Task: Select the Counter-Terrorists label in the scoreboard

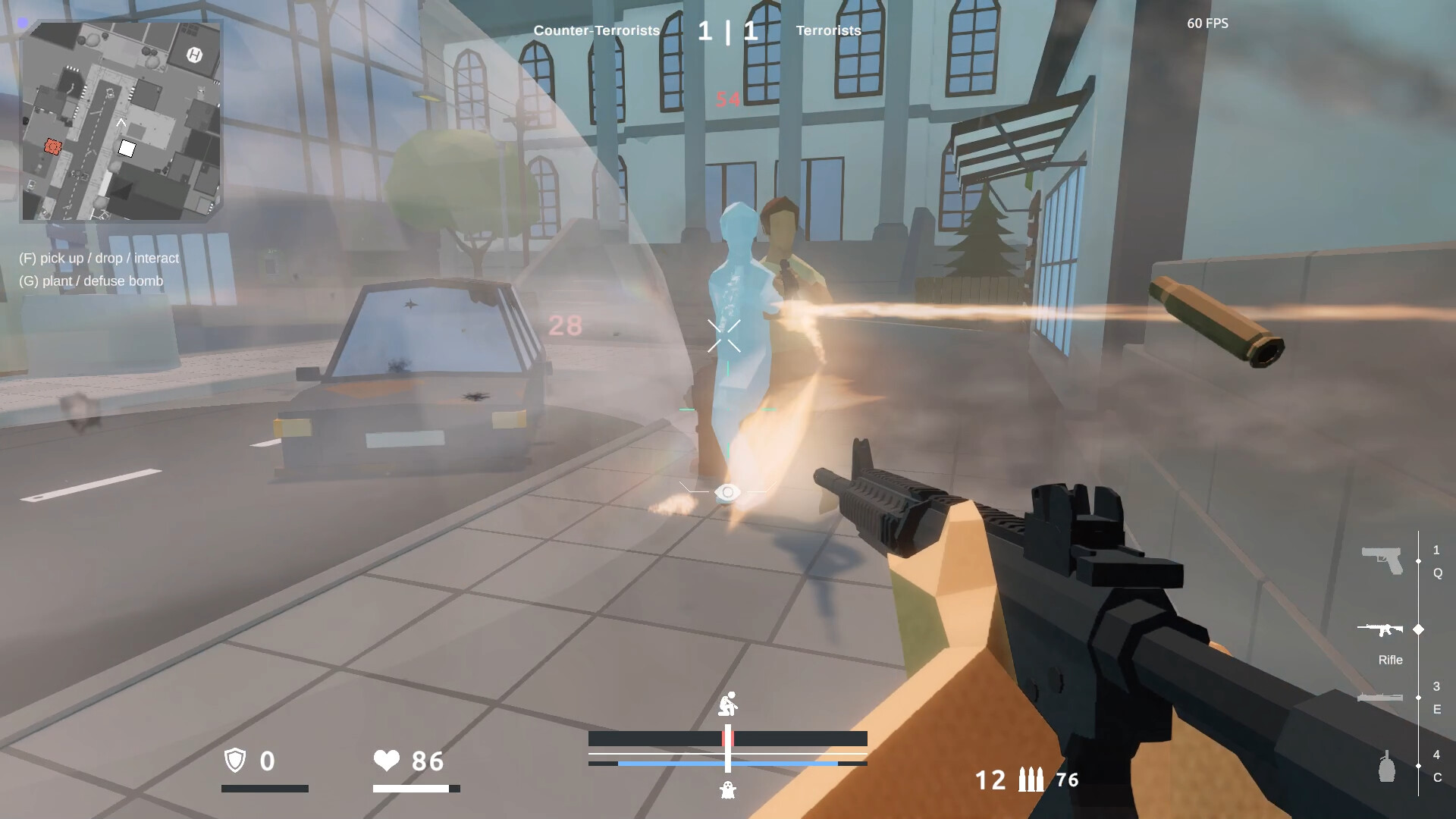Action: [597, 31]
